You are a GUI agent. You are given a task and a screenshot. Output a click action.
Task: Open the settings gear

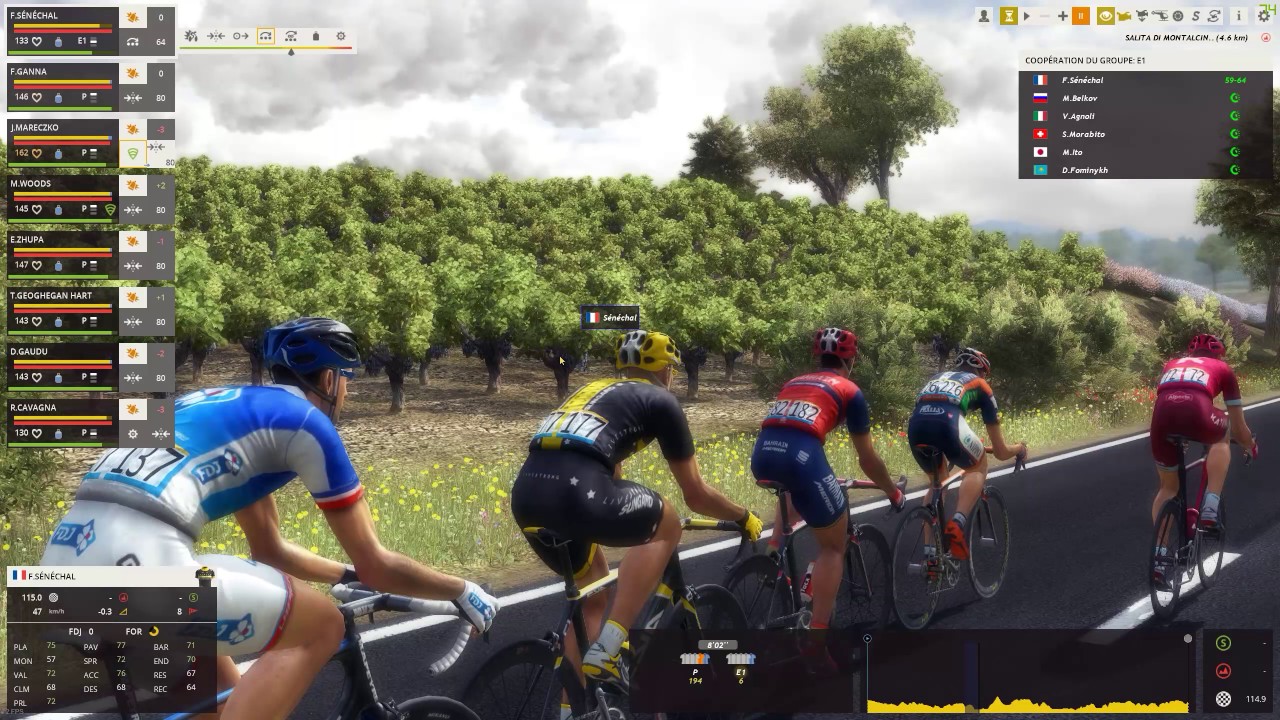[1264, 16]
